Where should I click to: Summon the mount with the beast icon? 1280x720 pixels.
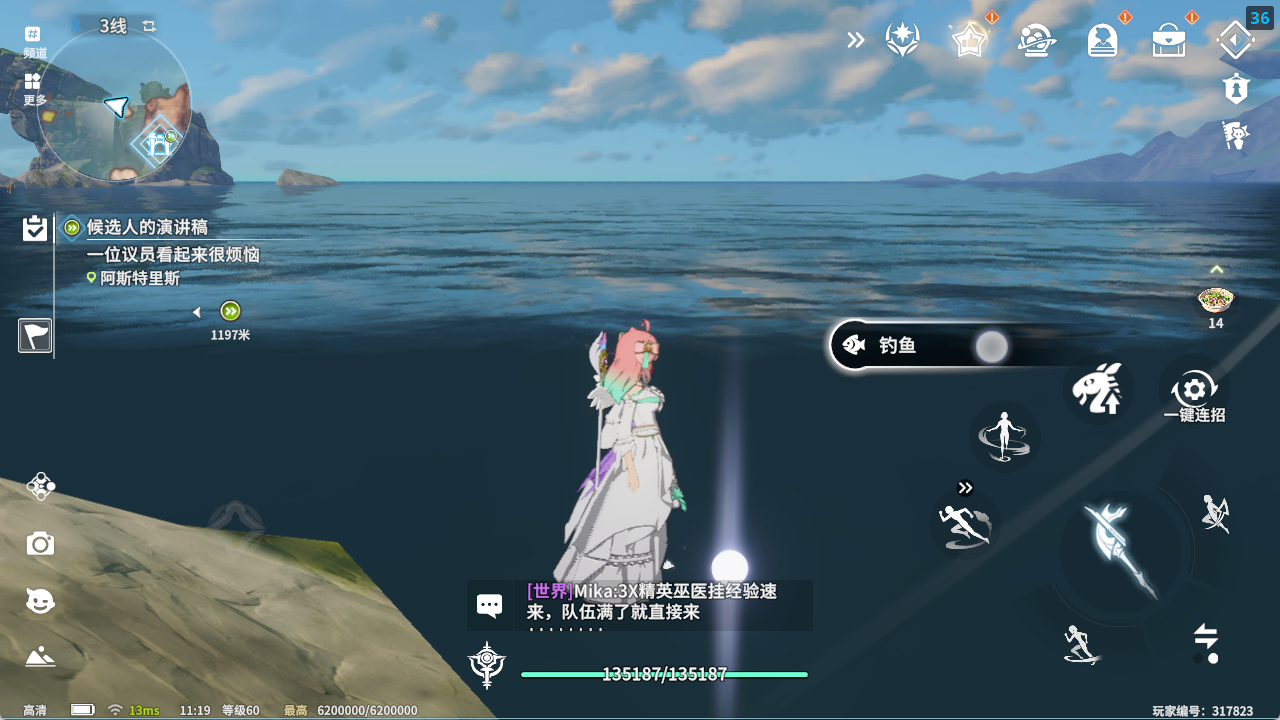pyautogui.click(x=1097, y=389)
